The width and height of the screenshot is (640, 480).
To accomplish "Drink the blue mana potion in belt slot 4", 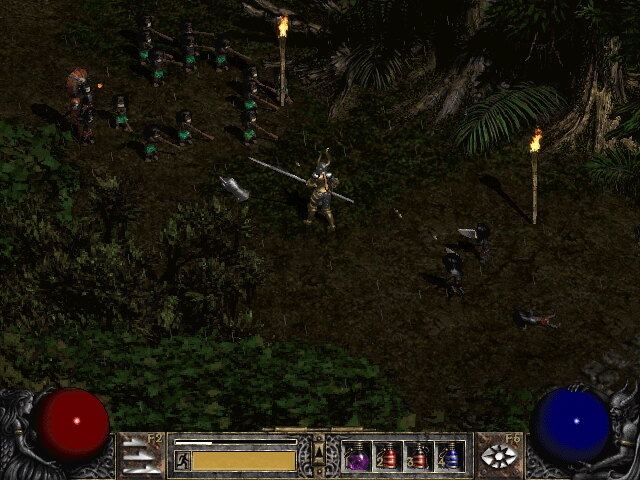I will pyautogui.click(x=450, y=456).
